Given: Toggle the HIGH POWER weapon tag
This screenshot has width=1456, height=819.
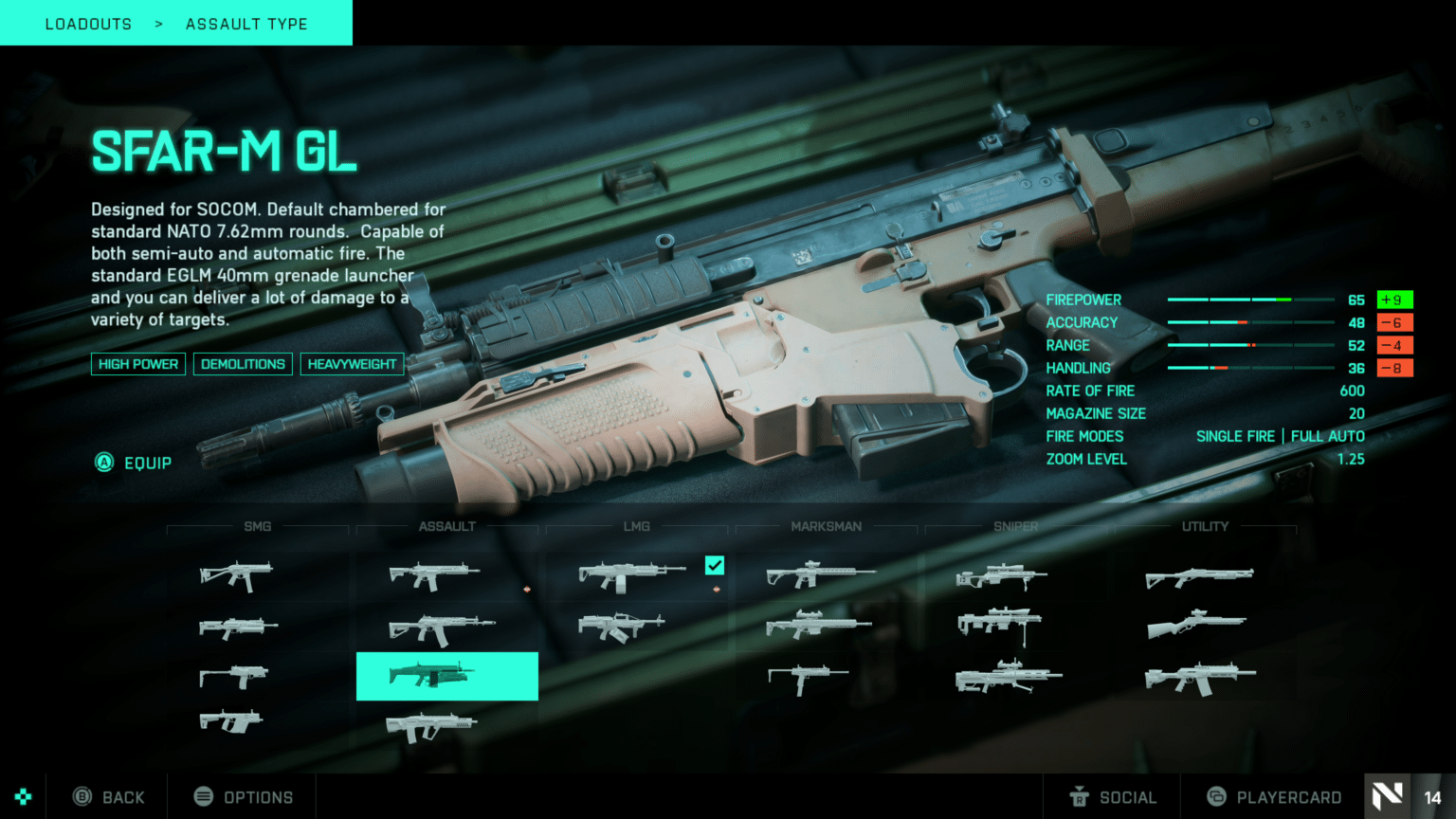Looking at the screenshot, I should click(x=137, y=363).
